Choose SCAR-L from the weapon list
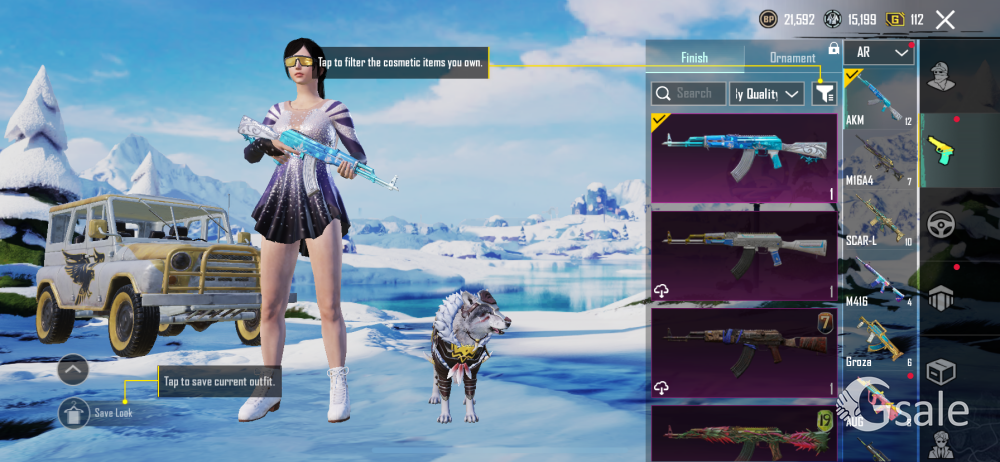Image resolution: width=1000 pixels, height=462 pixels. pyautogui.click(x=879, y=218)
